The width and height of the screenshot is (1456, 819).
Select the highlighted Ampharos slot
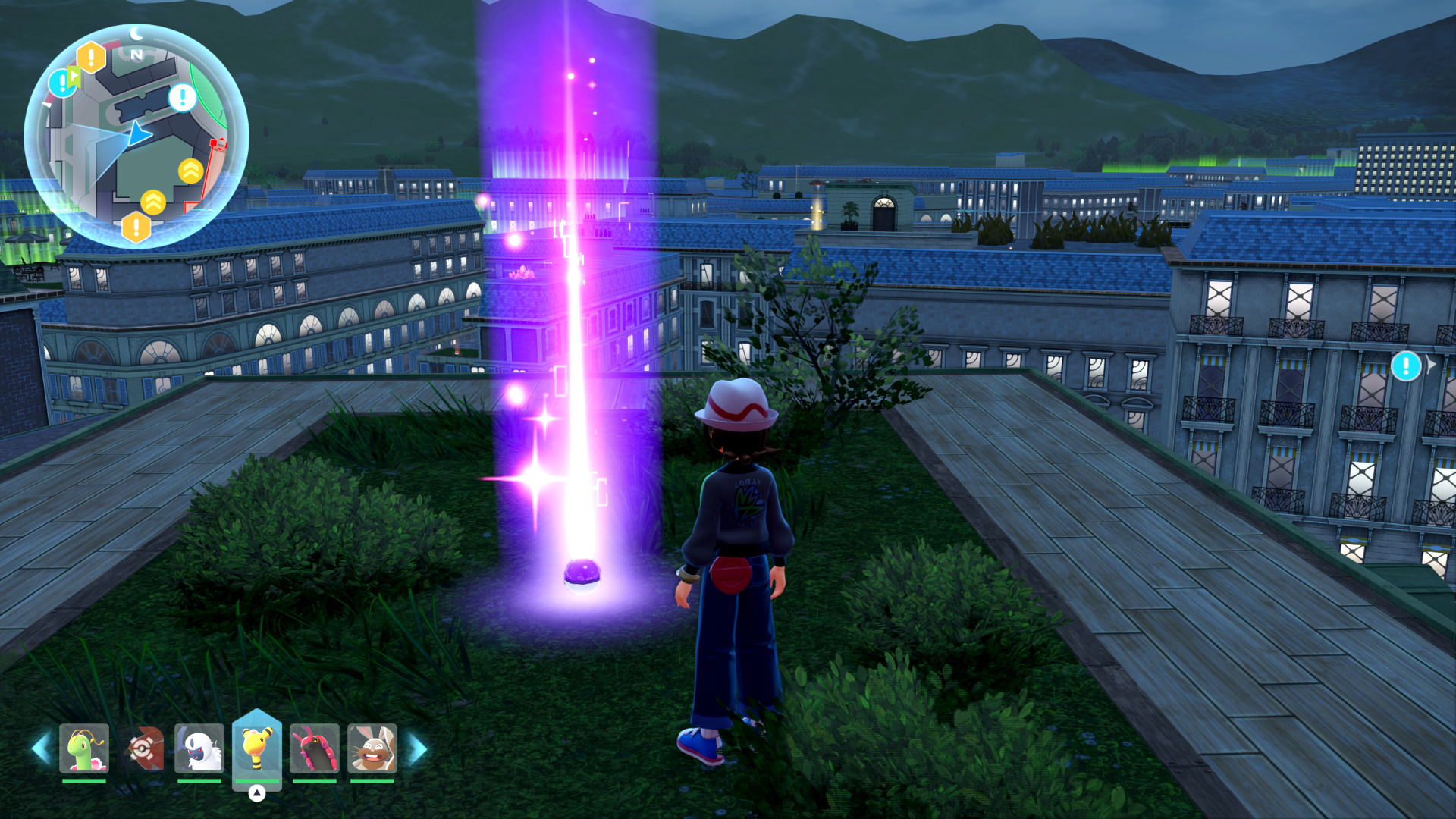257,747
